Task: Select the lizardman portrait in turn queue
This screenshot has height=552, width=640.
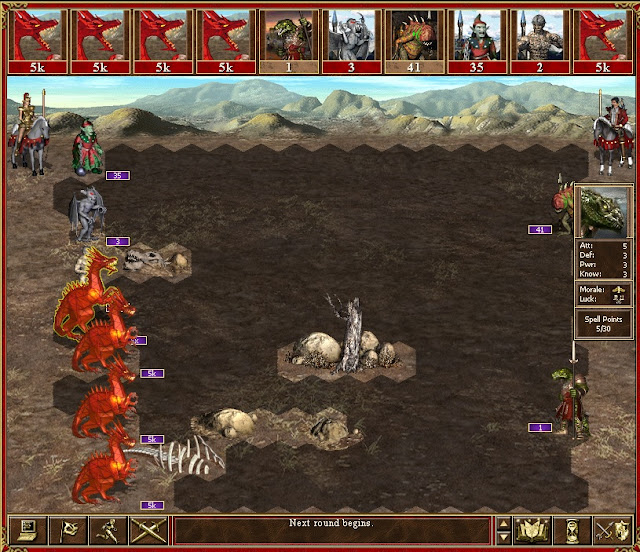Action: click(x=285, y=37)
